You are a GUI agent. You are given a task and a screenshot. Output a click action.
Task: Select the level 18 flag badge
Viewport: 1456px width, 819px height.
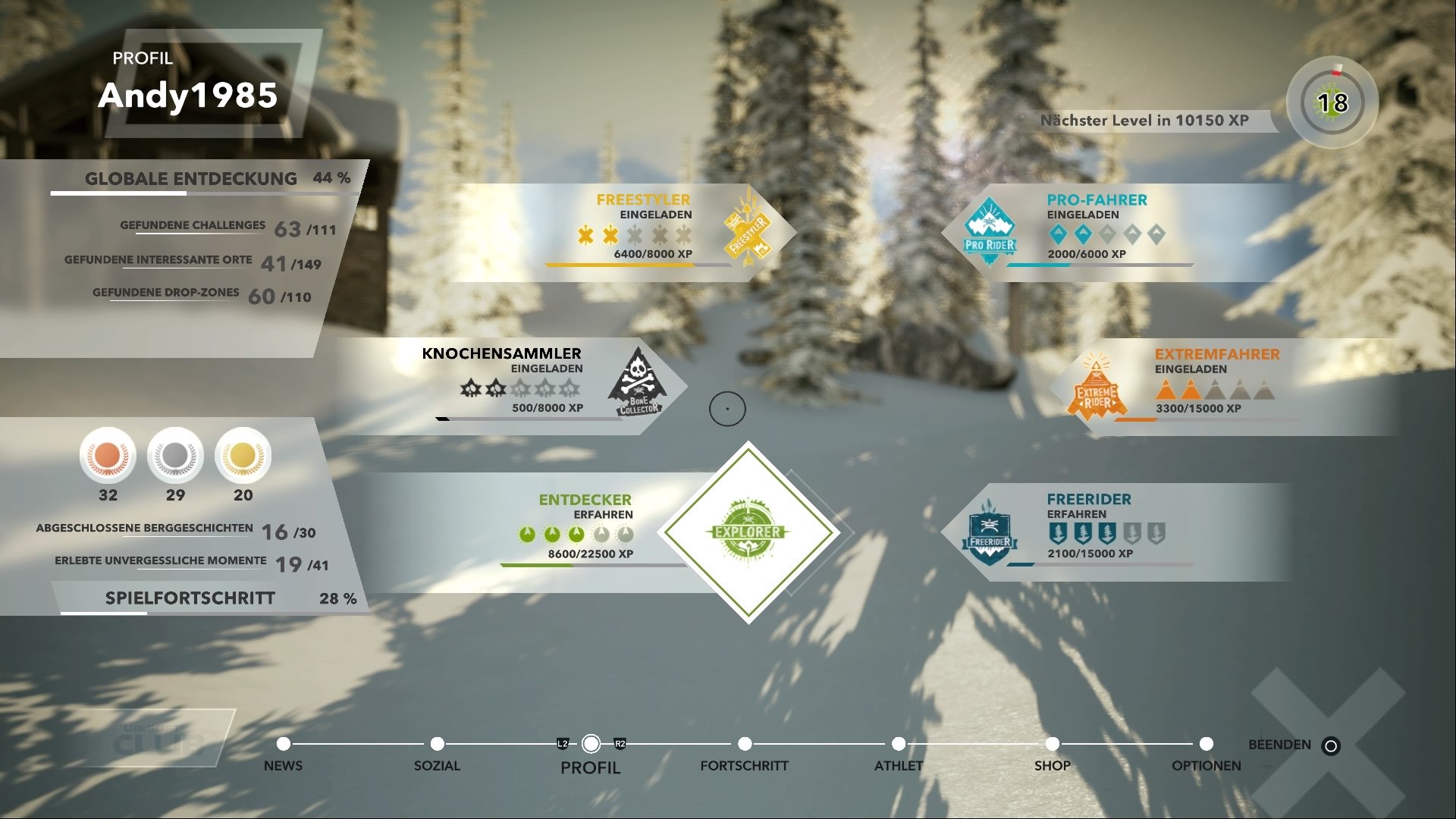pos(1332,101)
